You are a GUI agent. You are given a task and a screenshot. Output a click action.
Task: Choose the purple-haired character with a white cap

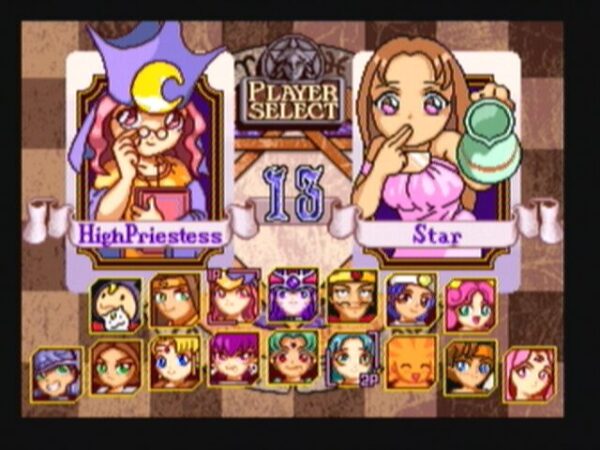(411, 299)
